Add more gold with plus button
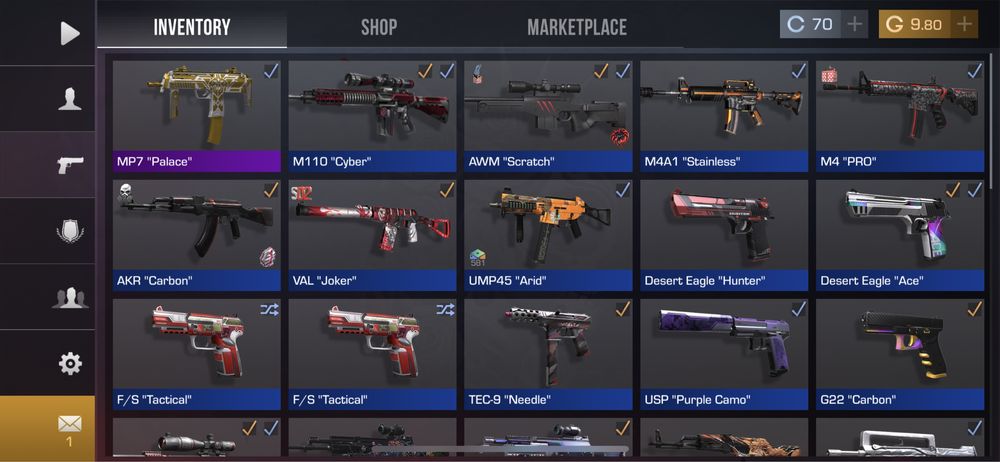Screen dimensions: 1000x462 [x=964, y=24]
